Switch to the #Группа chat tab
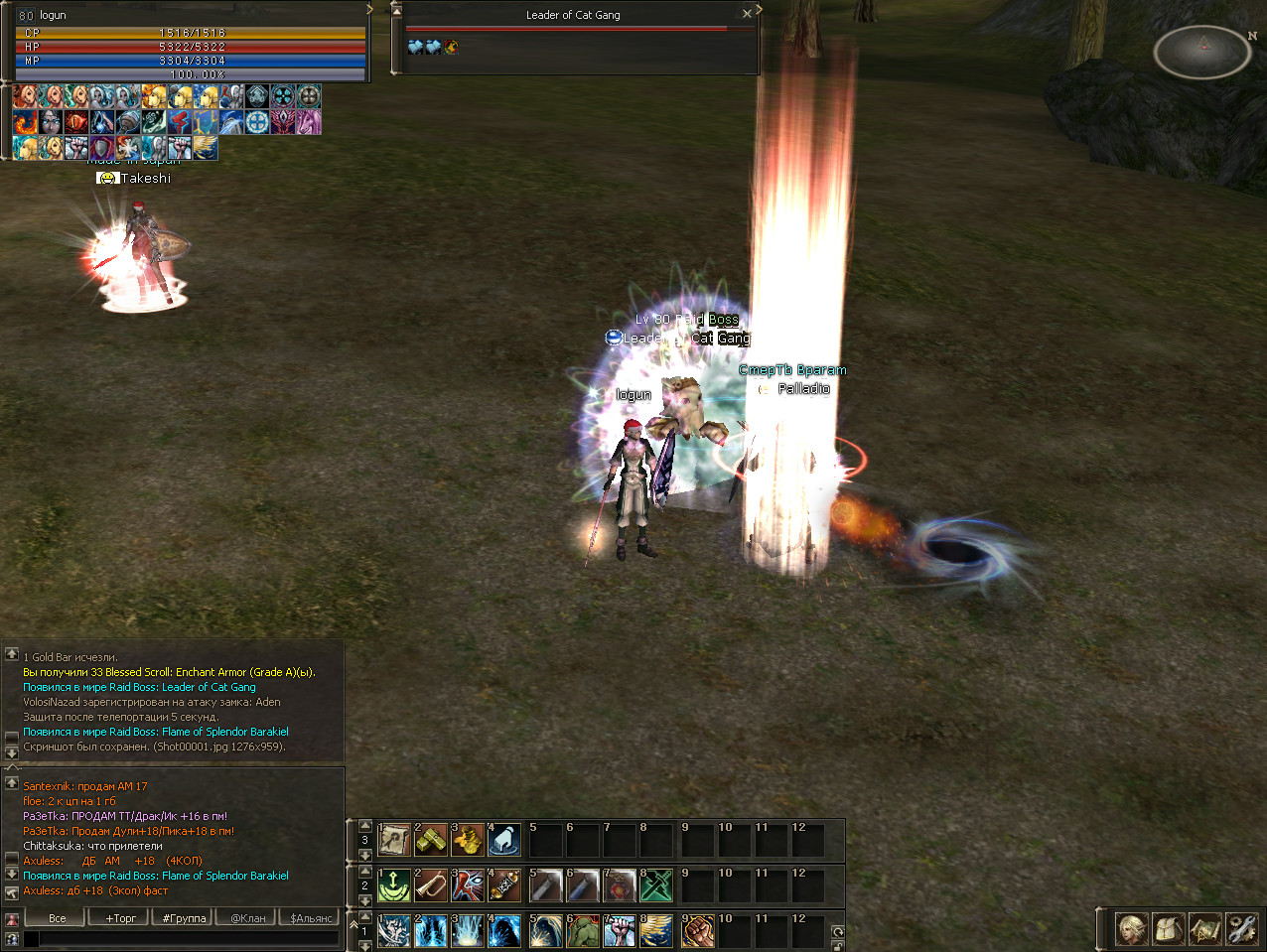Image resolution: width=1267 pixels, height=952 pixels. click(x=185, y=918)
